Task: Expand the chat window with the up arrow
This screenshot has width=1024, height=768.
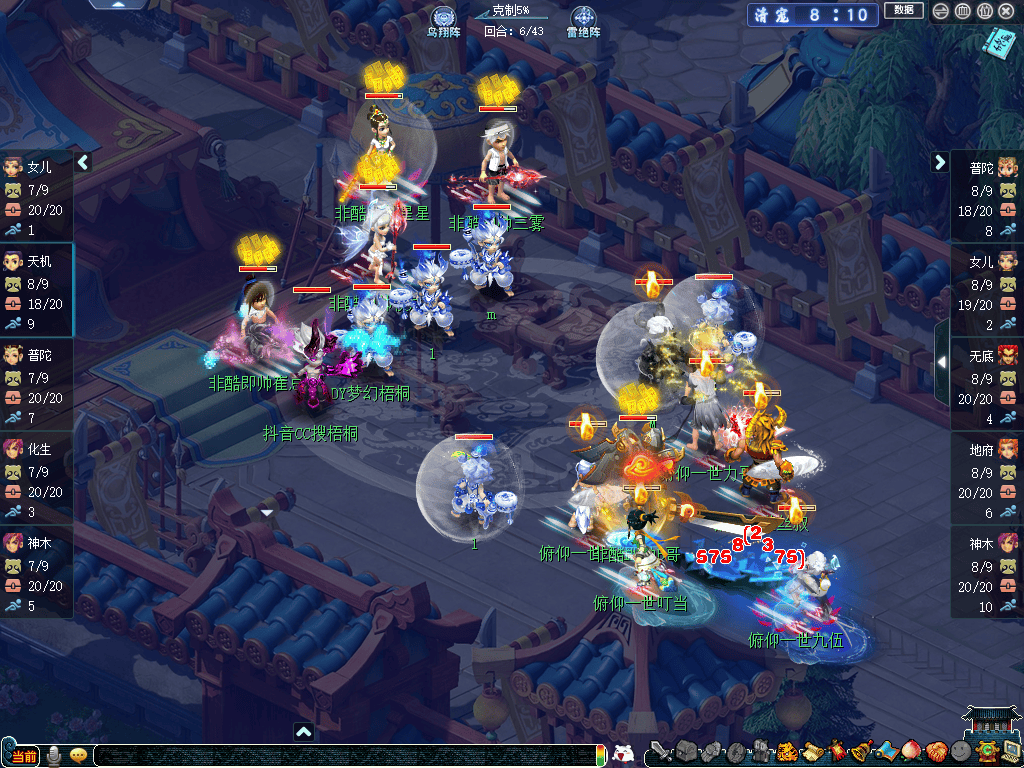Action: (304, 732)
